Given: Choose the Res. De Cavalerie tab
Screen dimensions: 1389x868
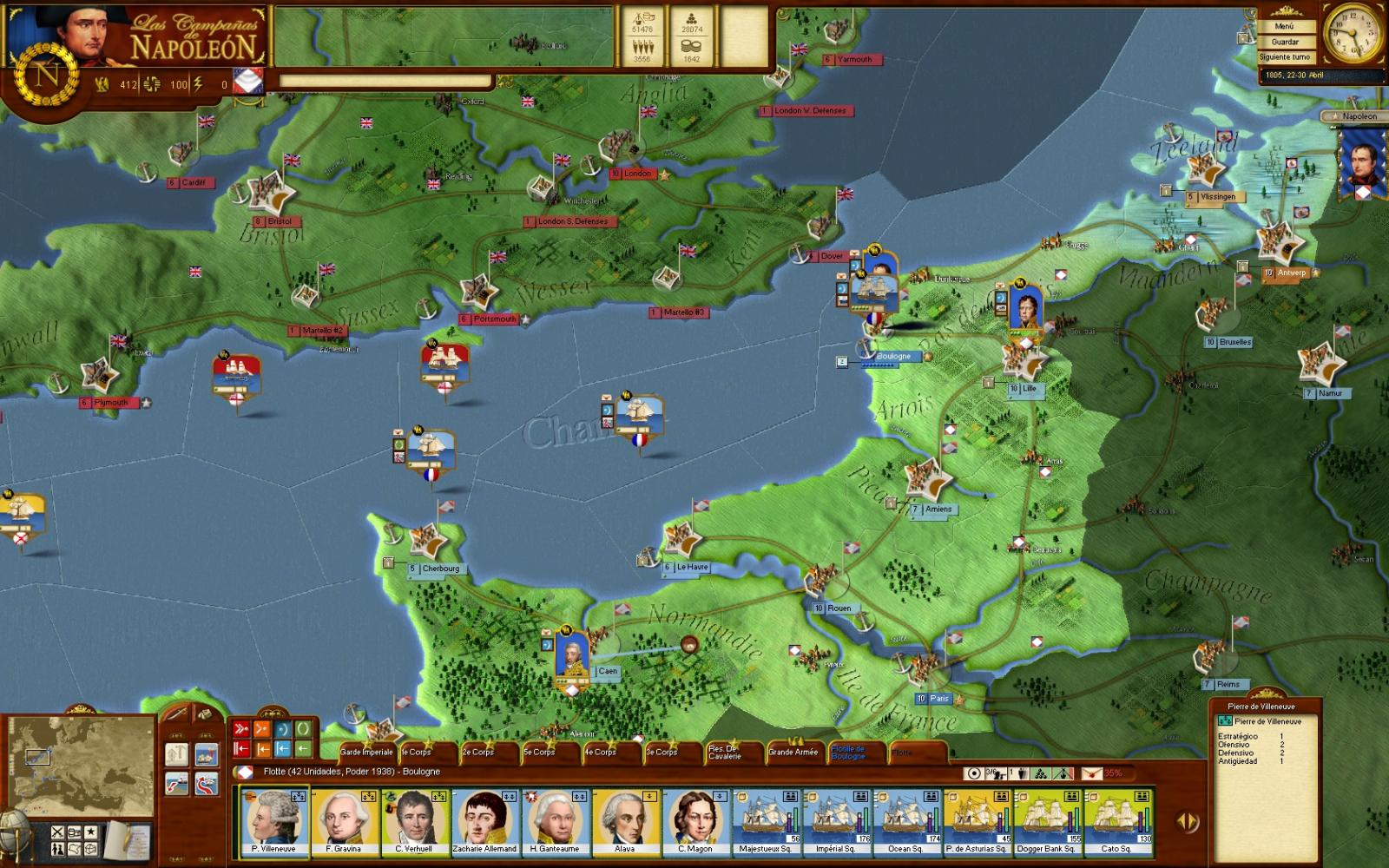Looking at the screenshot, I should click(725, 753).
